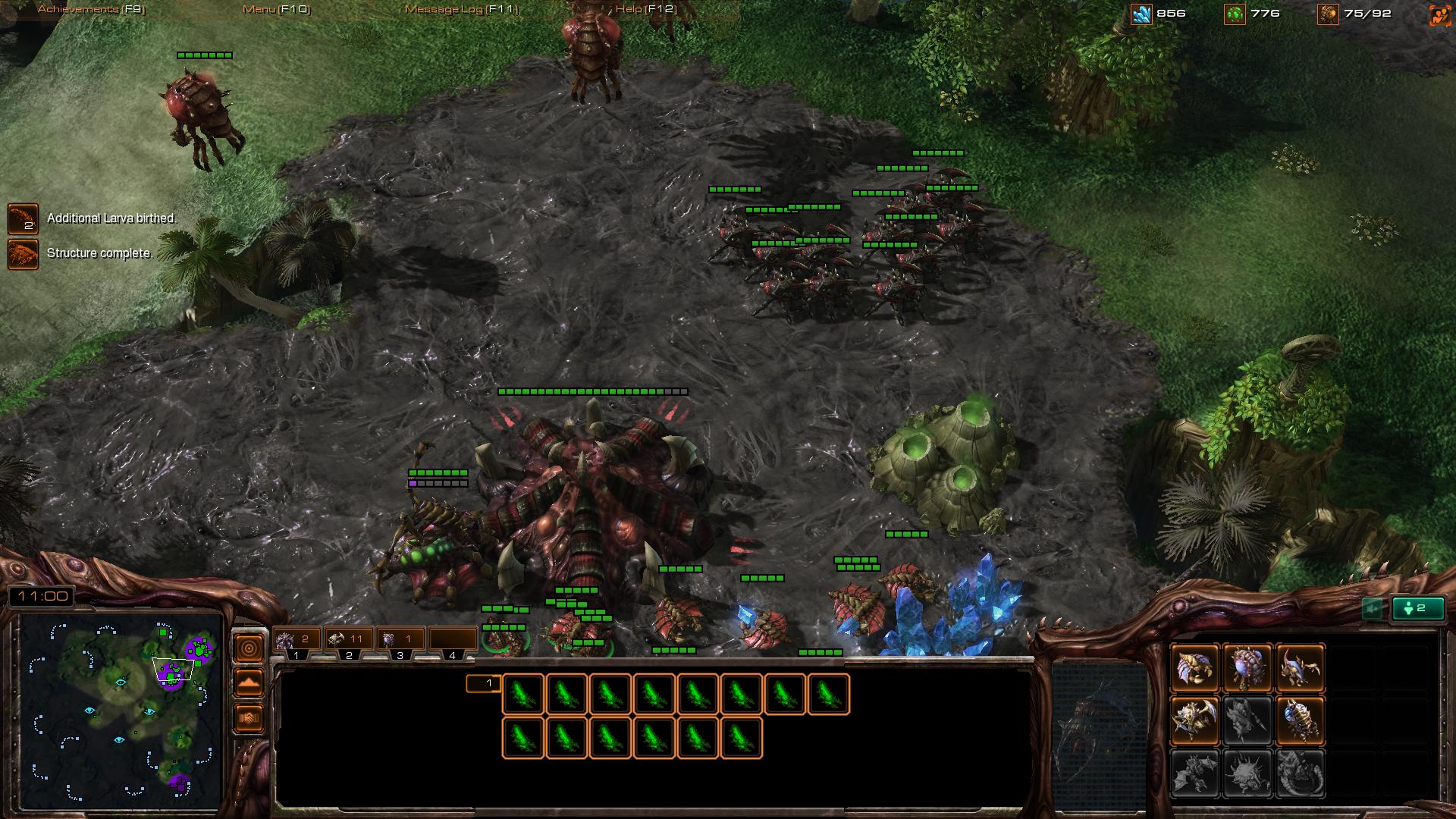Open the social friends icon

(x=1439, y=14)
